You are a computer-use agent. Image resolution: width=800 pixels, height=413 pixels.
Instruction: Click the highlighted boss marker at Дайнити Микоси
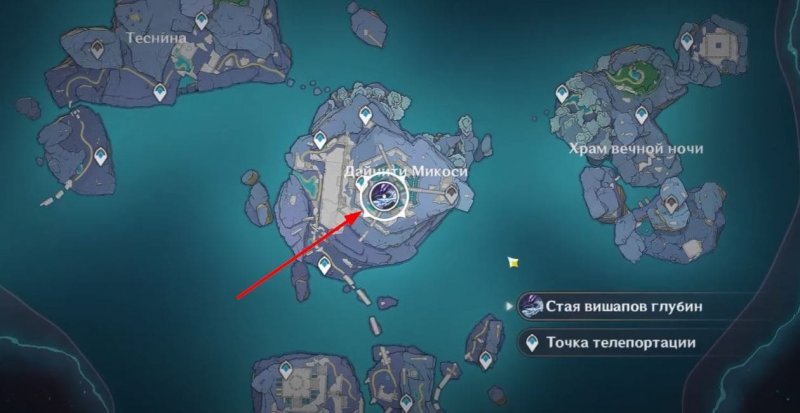(x=381, y=195)
